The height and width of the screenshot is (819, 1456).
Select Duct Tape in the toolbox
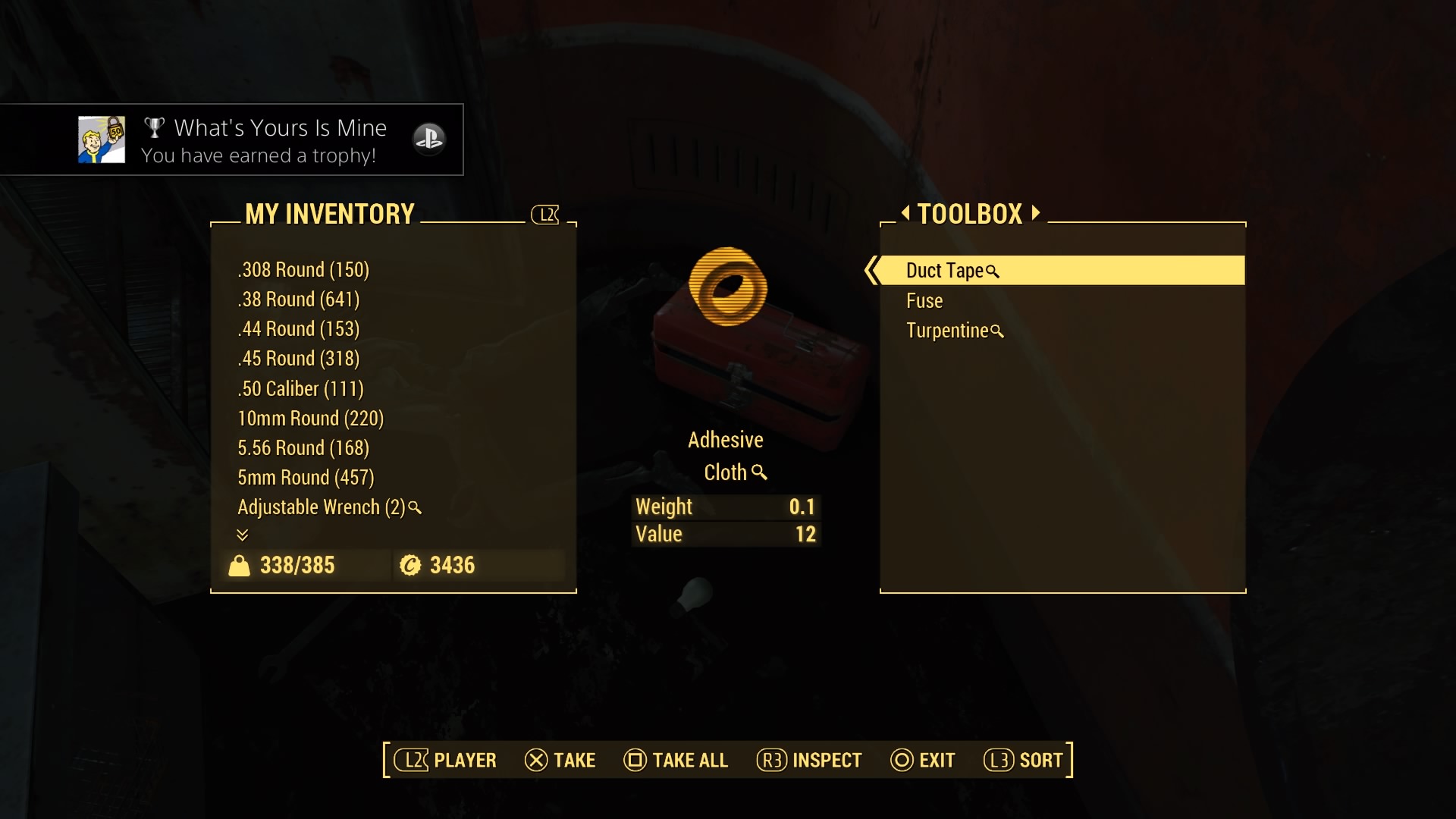pyautogui.click(x=944, y=271)
